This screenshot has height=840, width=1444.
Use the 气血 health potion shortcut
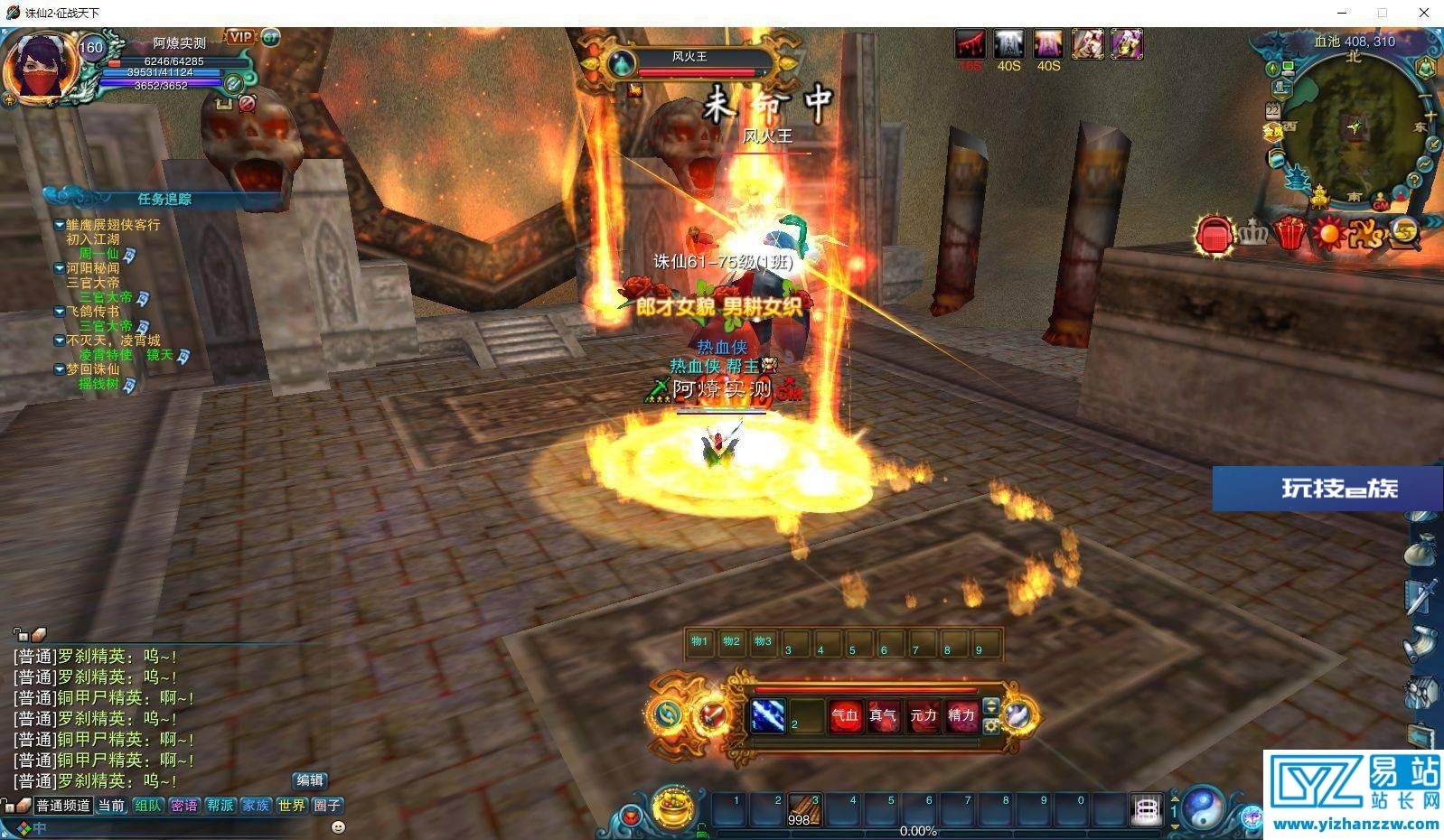click(x=845, y=716)
